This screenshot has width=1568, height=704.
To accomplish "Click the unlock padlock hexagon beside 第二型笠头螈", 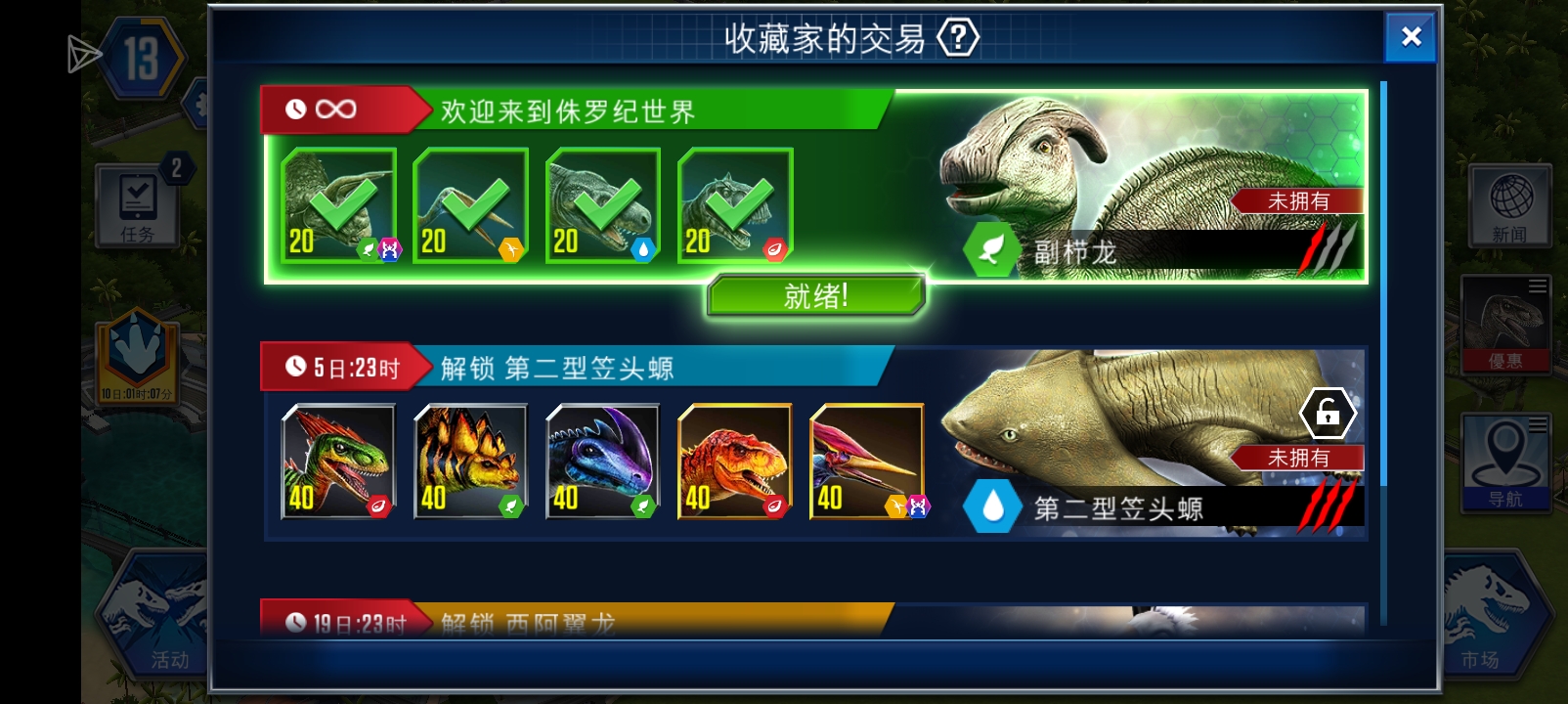I will pyautogui.click(x=1329, y=413).
